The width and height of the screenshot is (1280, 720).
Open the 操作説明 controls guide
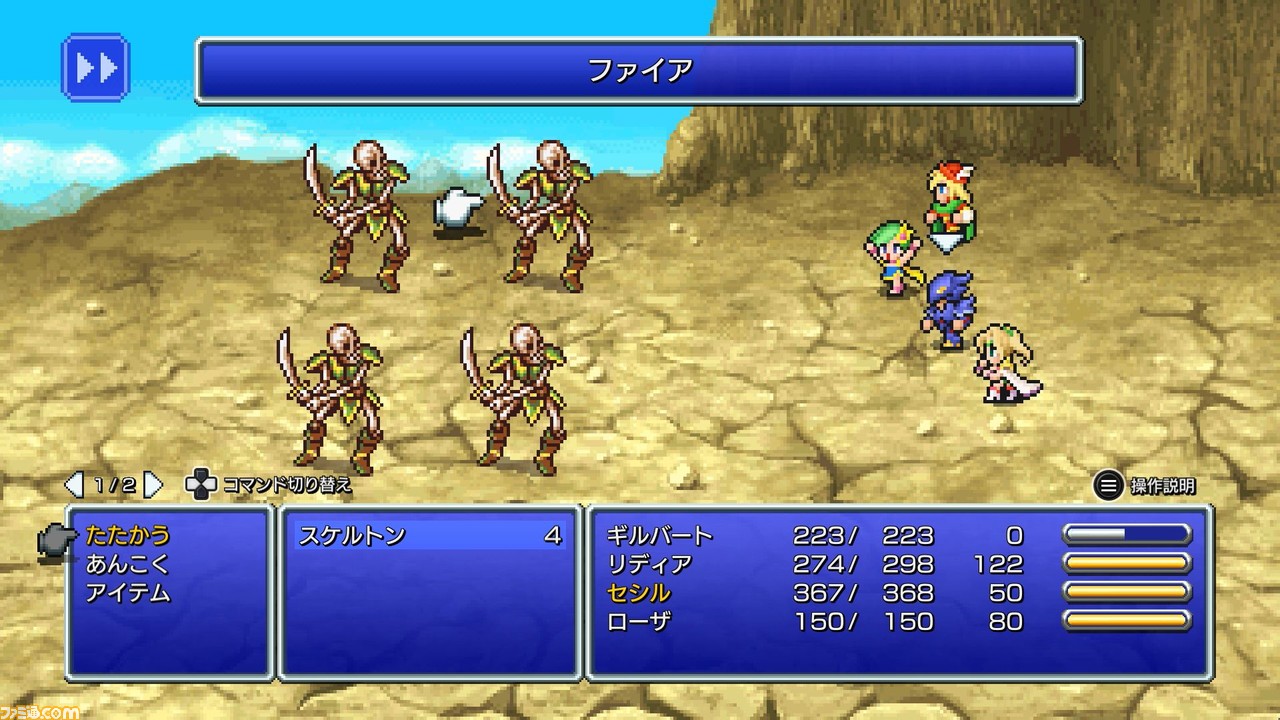click(x=1145, y=487)
